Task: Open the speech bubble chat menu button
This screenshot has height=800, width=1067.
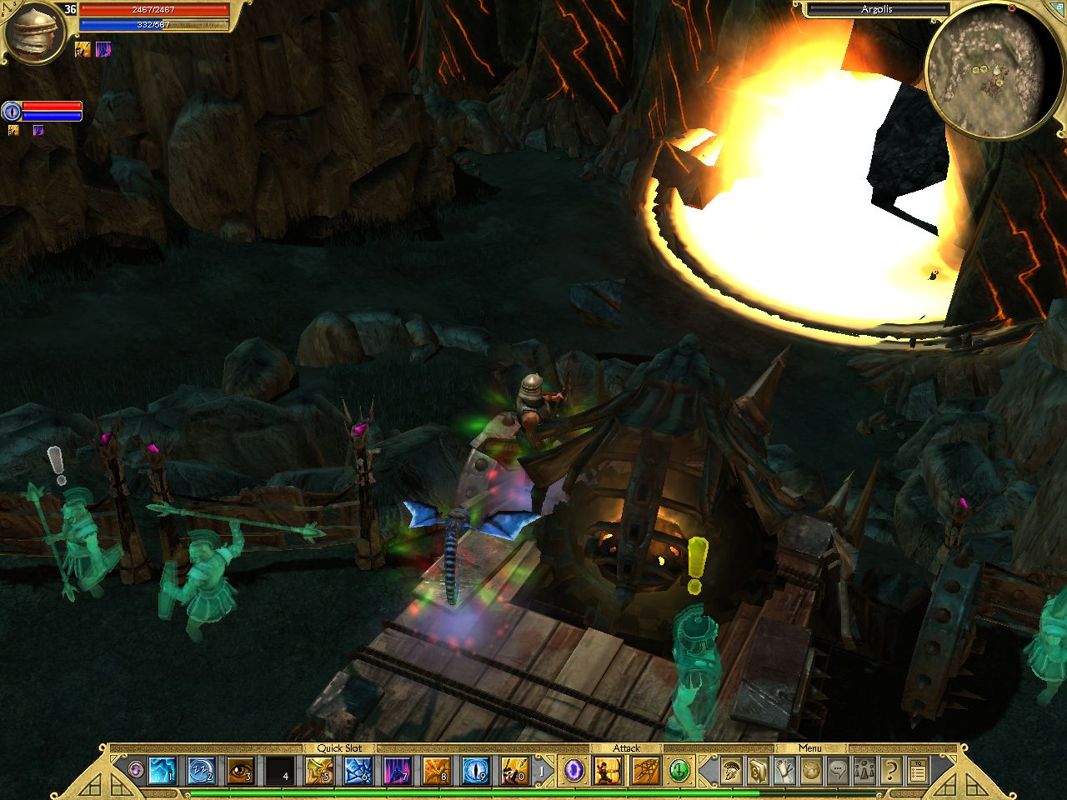Action: click(x=837, y=770)
